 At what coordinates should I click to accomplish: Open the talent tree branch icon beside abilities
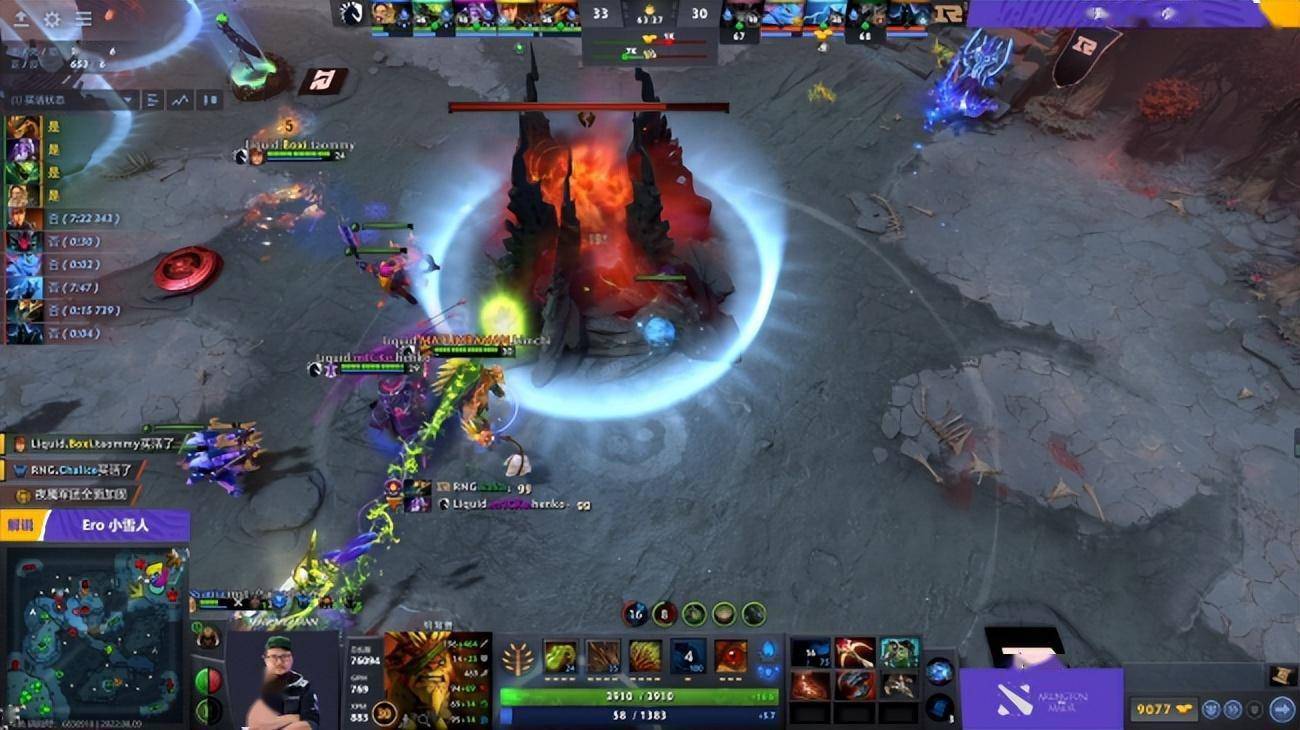pyautogui.click(x=516, y=658)
